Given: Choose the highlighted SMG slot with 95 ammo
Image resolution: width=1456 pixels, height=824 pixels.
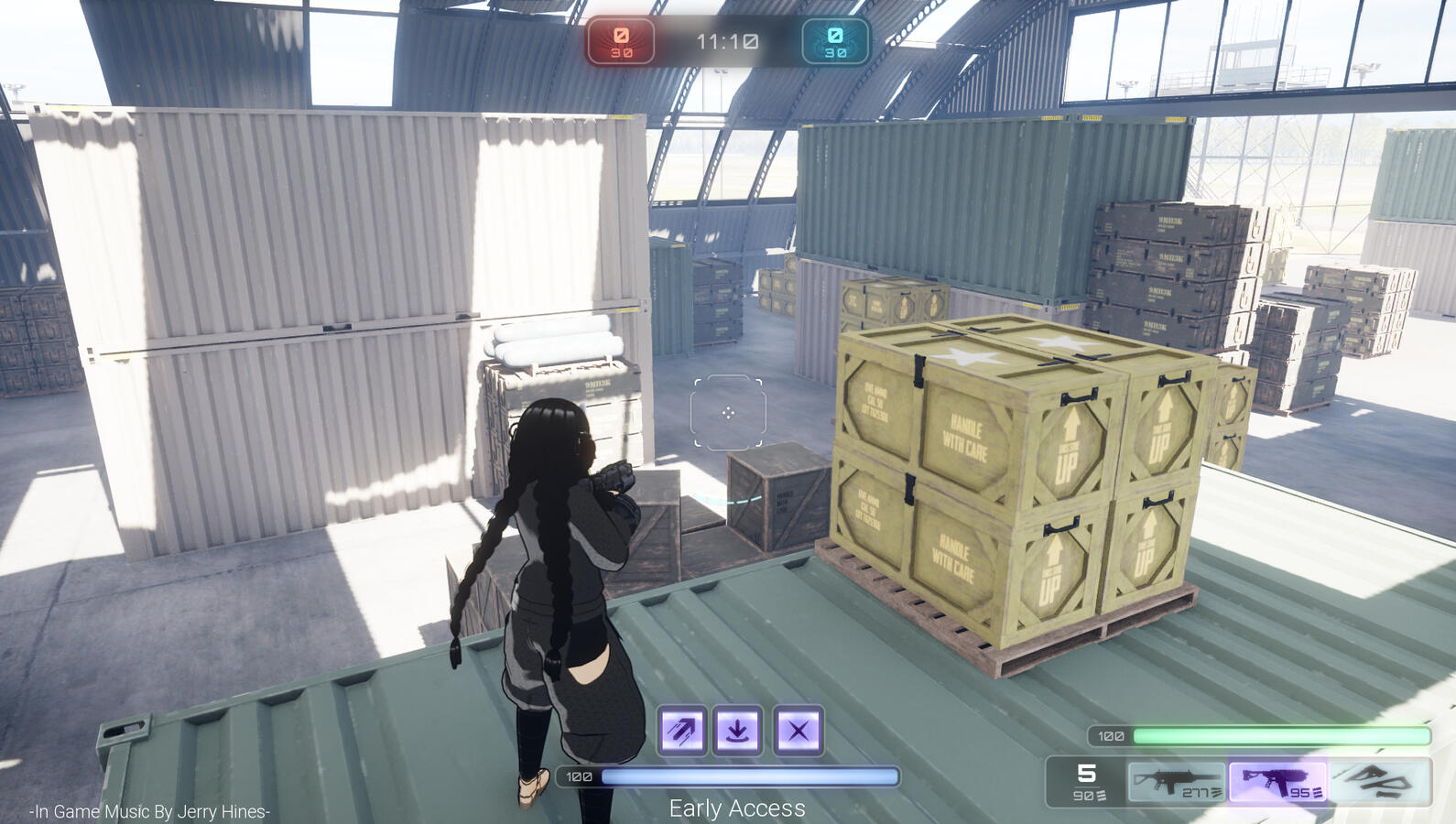Looking at the screenshot, I should [1278, 783].
